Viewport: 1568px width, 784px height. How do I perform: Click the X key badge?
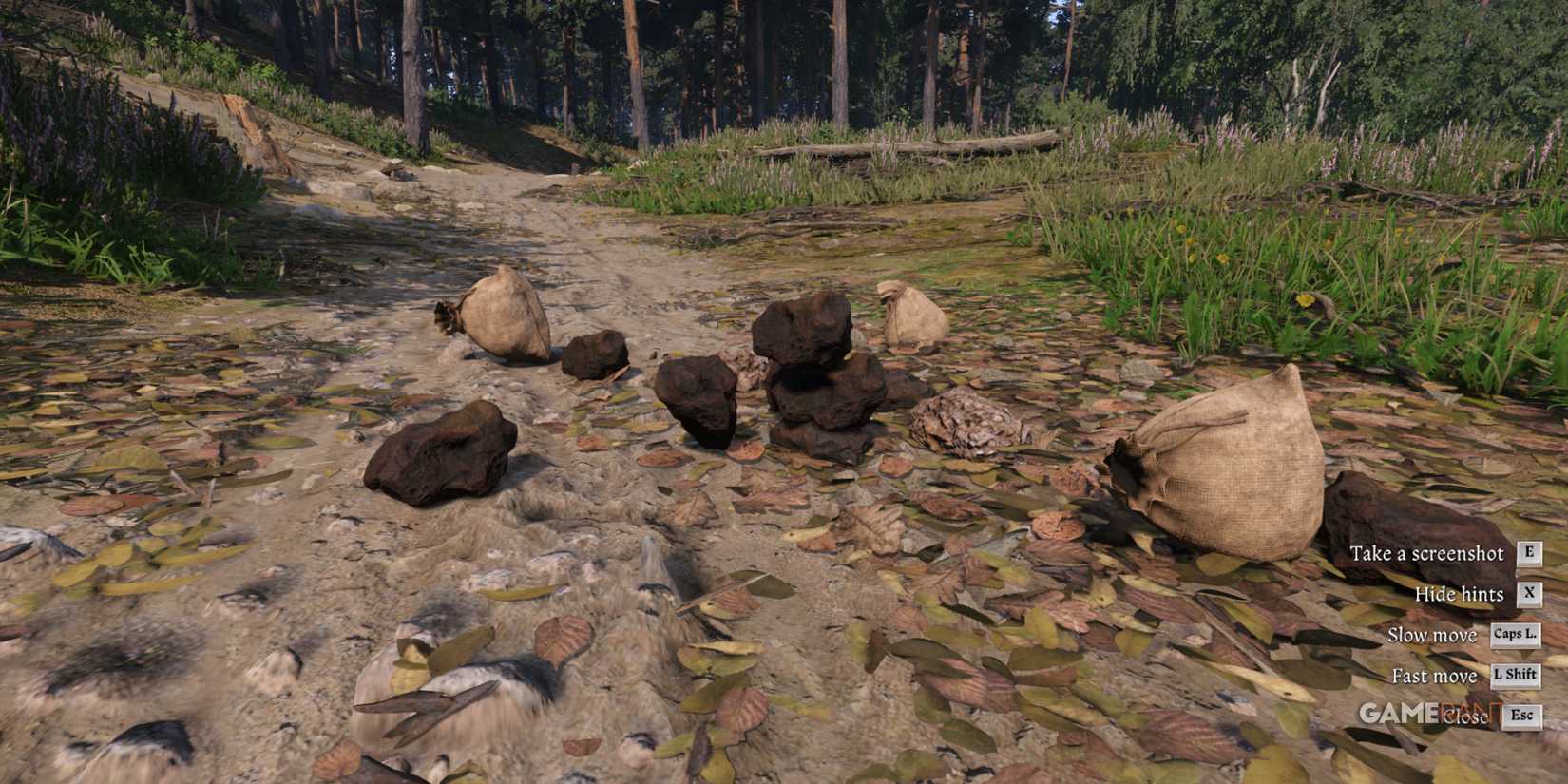tap(1528, 594)
